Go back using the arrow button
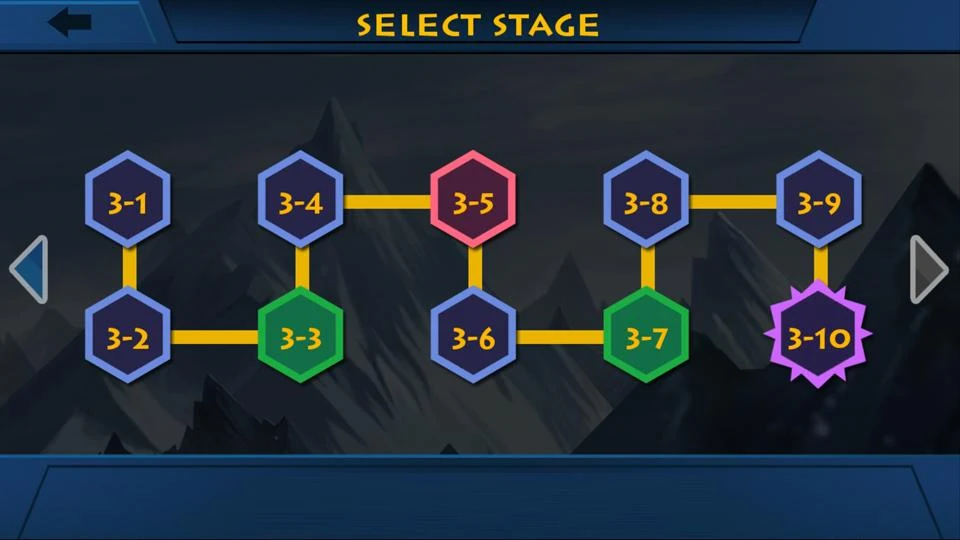 coord(70,22)
